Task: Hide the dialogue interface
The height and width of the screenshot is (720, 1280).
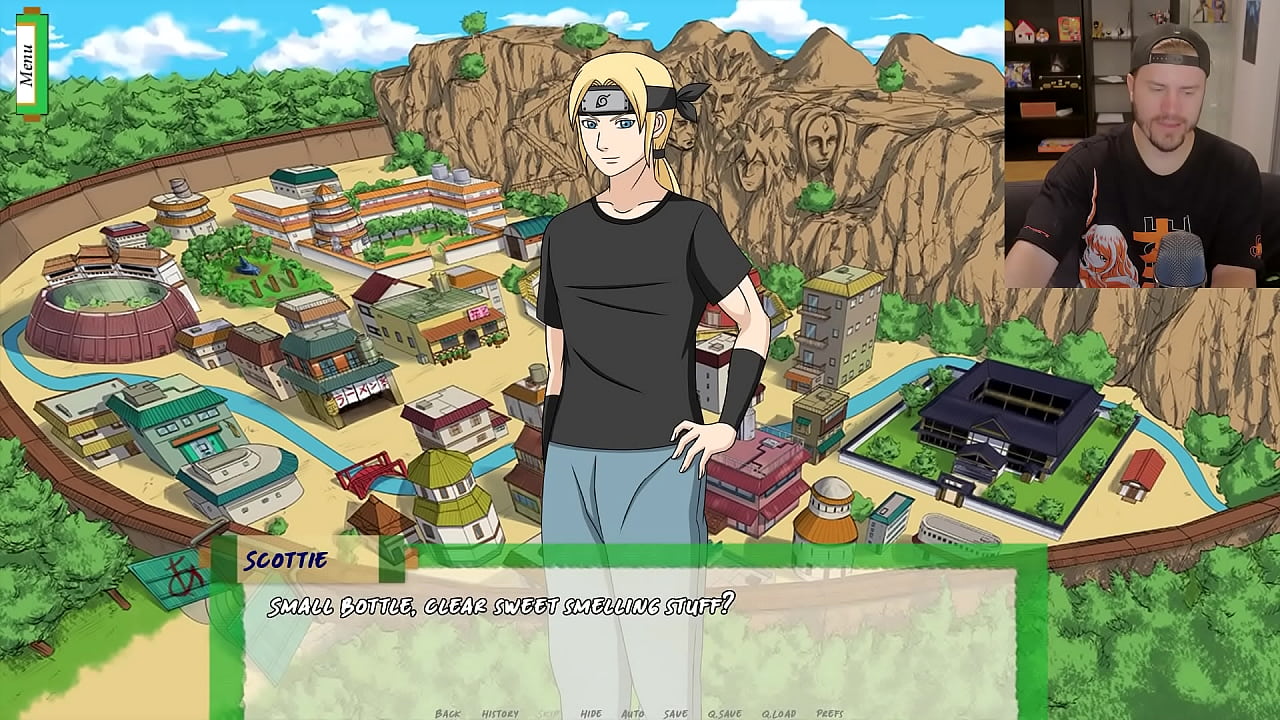Action: point(591,713)
